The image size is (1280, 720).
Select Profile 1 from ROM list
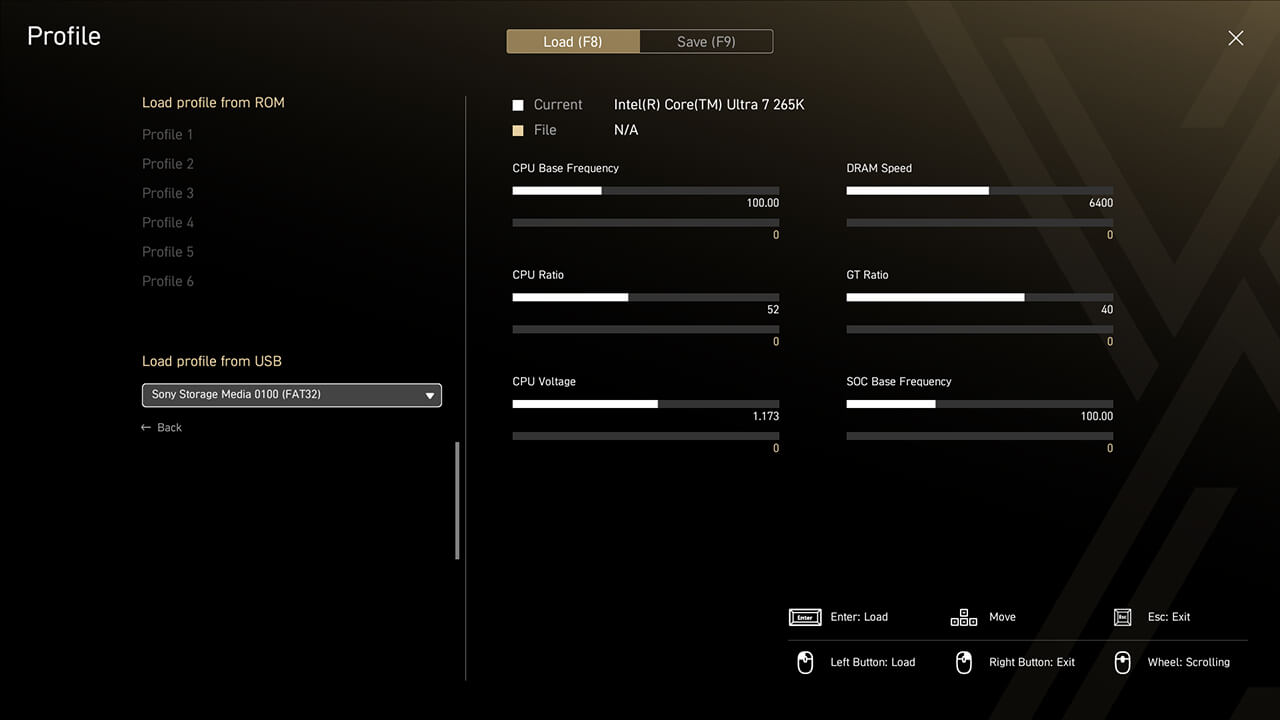(x=168, y=134)
